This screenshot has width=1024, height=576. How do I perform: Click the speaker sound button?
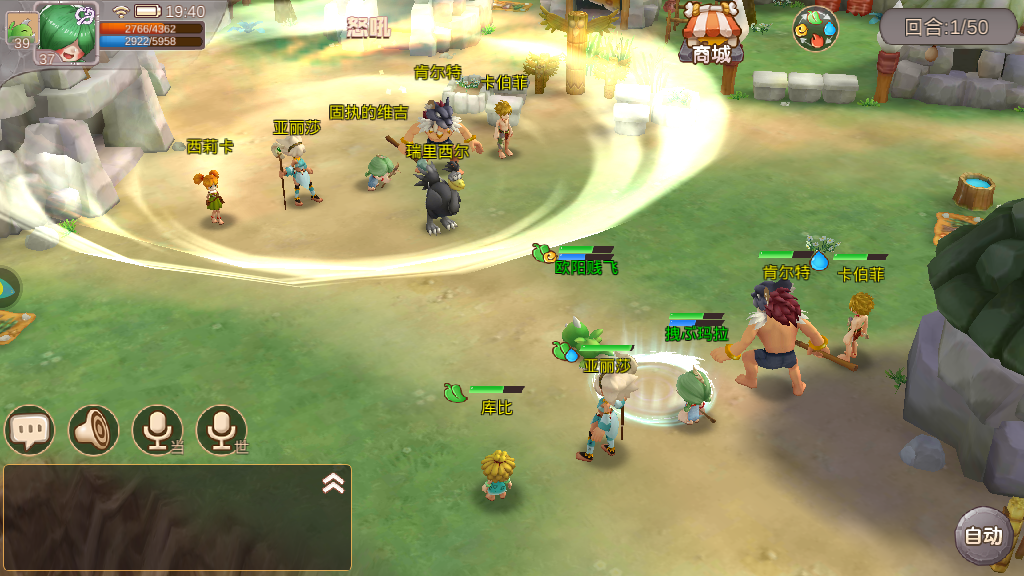(x=93, y=430)
